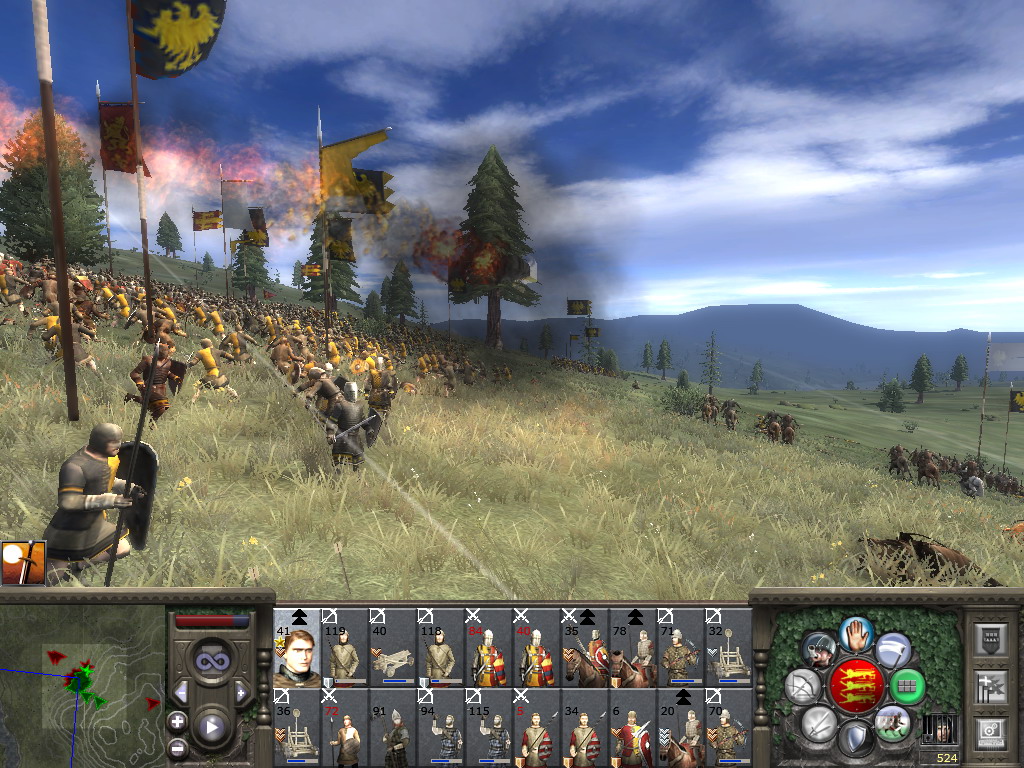Increase game speed with right arrow
1024x768 pixels.
pyautogui.click(x=241, y=692)
